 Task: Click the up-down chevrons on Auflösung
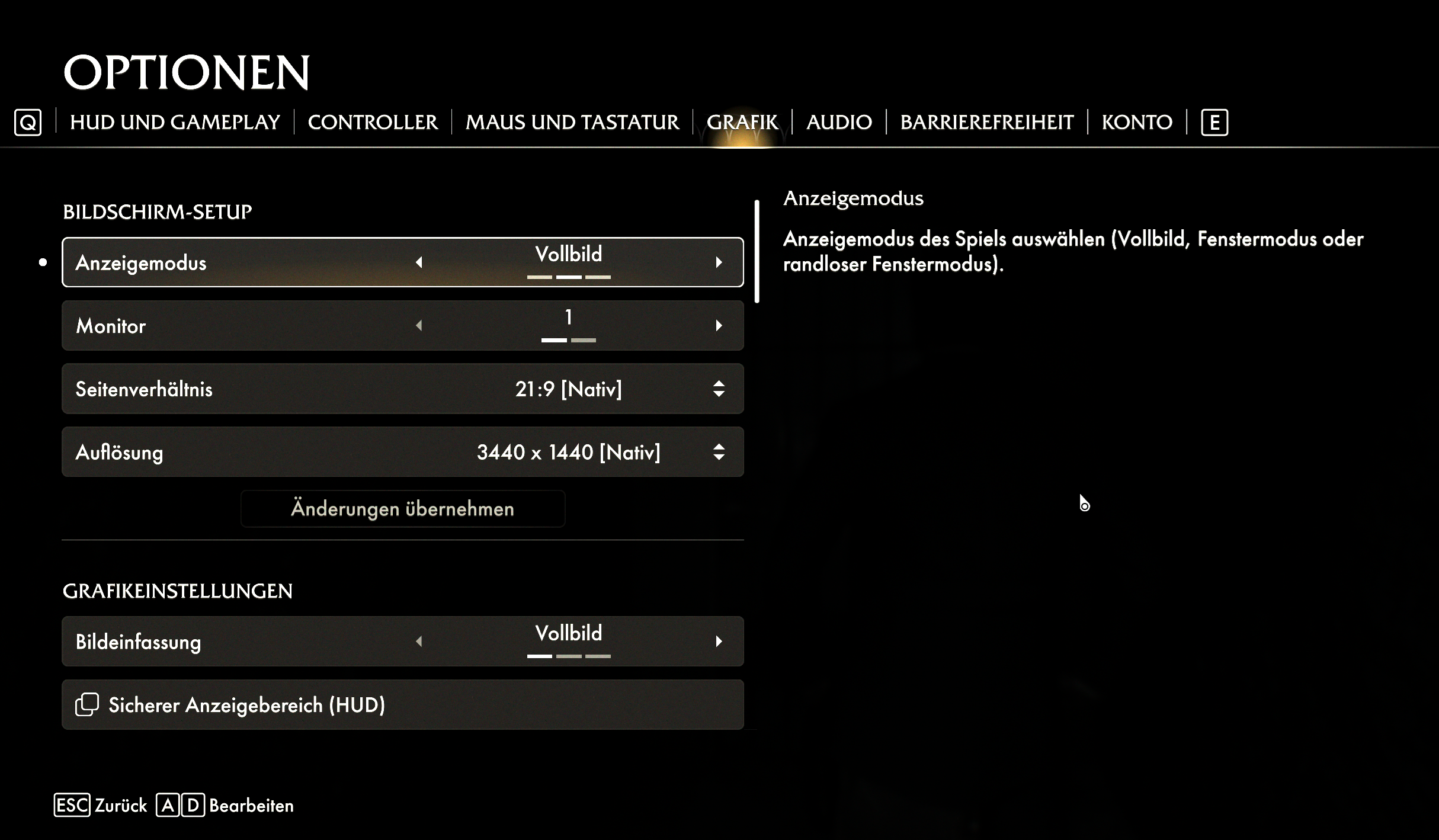[719, 452]
